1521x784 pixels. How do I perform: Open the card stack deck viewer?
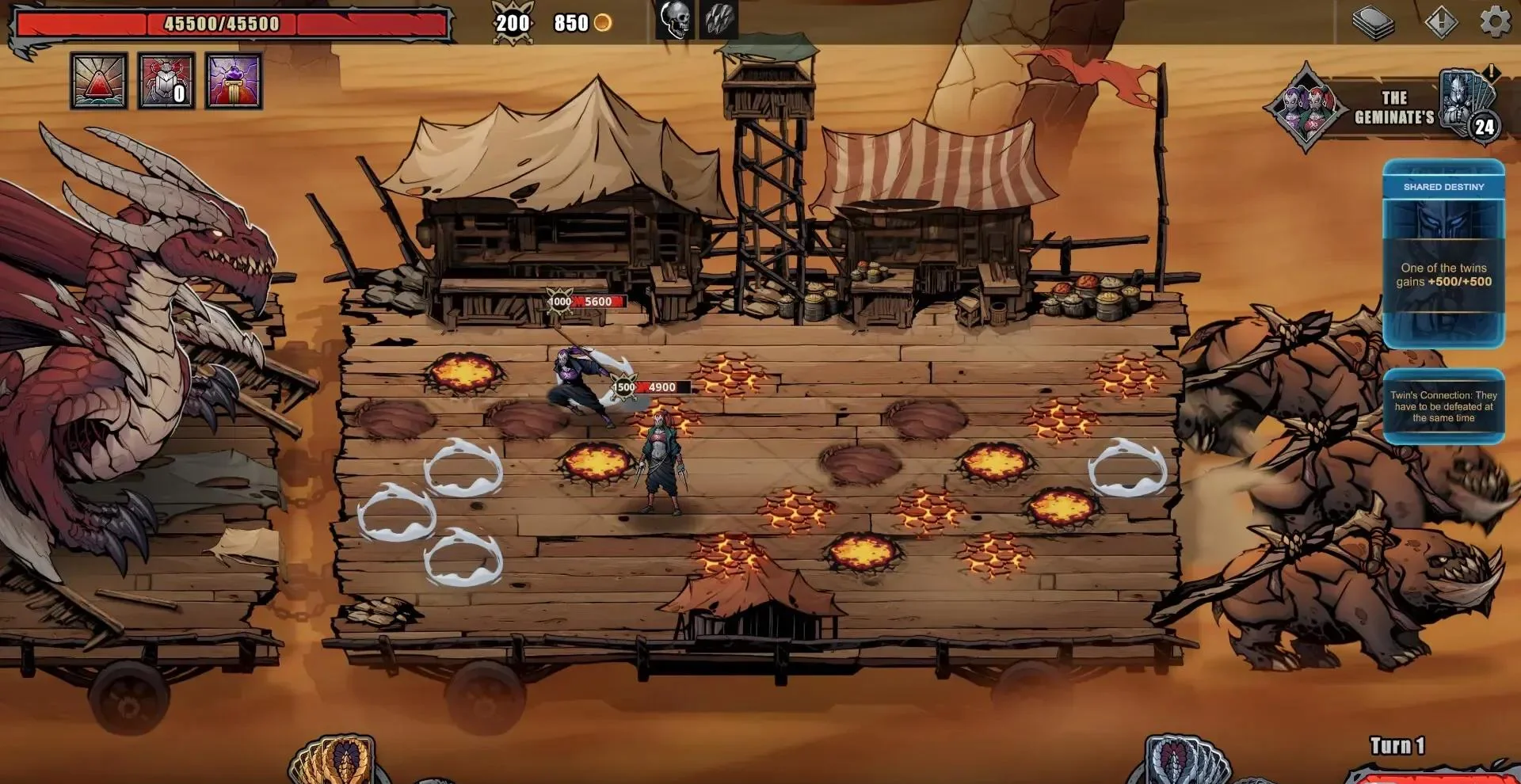click(x=1373, y=22)
